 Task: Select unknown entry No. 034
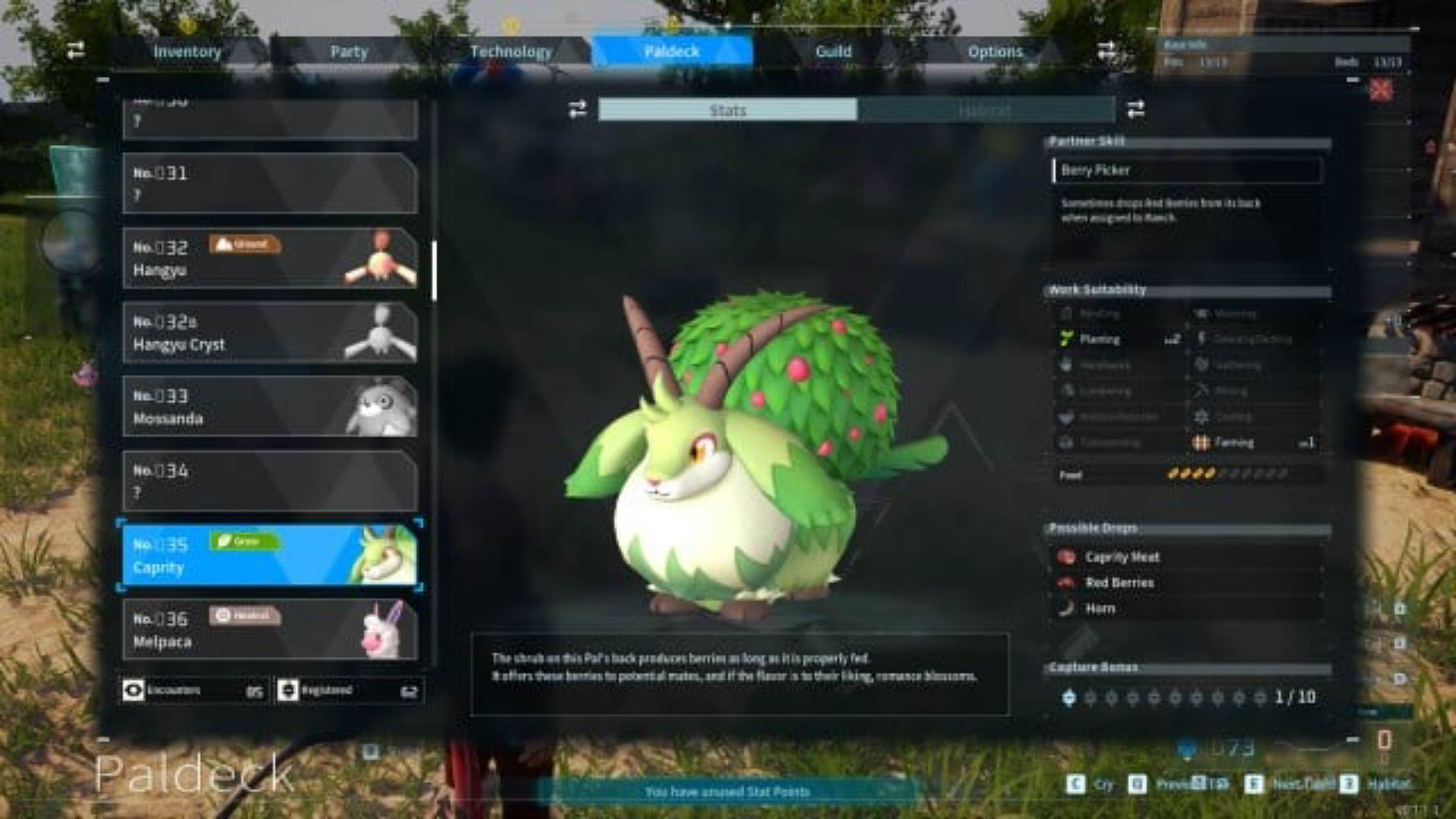coord(270,482)
